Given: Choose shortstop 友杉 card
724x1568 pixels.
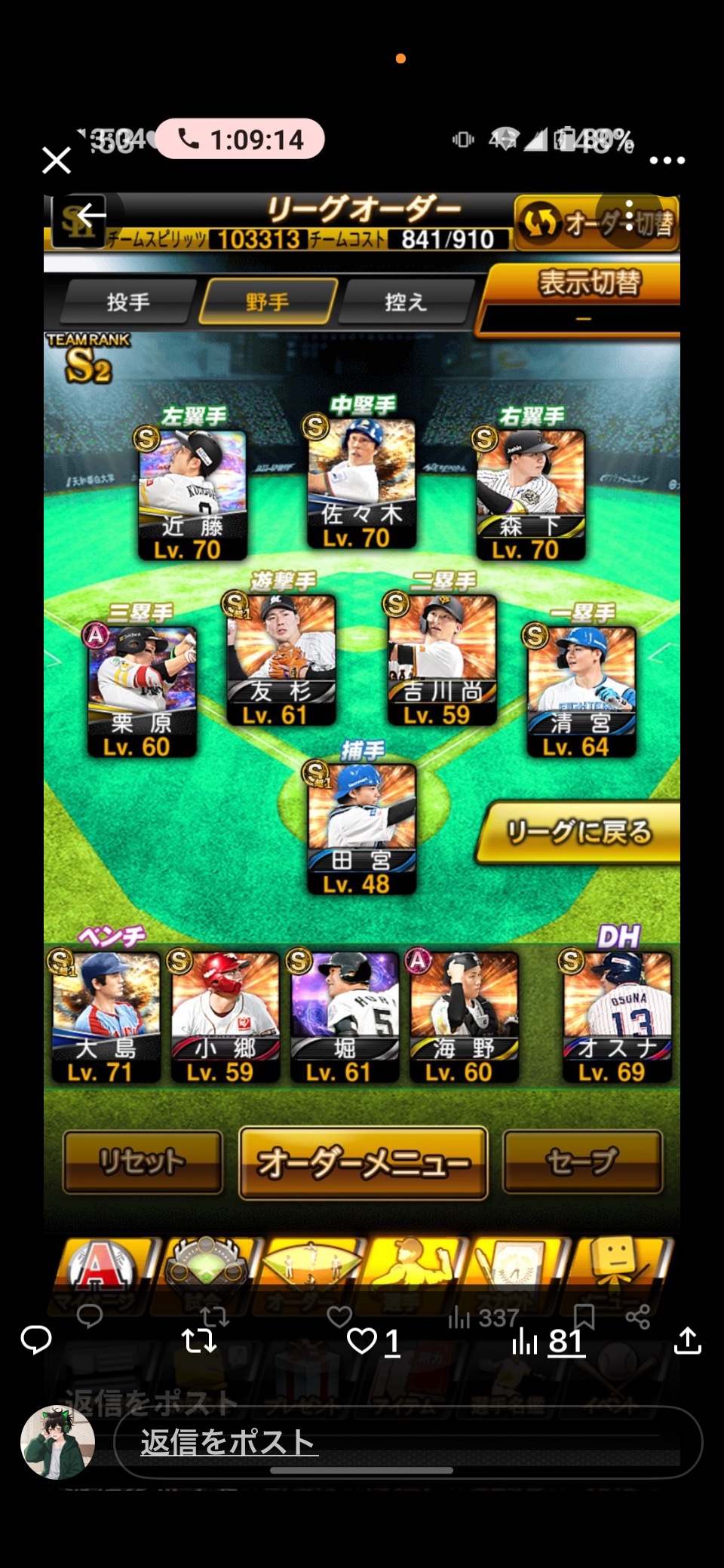Looking at the screenshot, I should [x=281, y=658].
